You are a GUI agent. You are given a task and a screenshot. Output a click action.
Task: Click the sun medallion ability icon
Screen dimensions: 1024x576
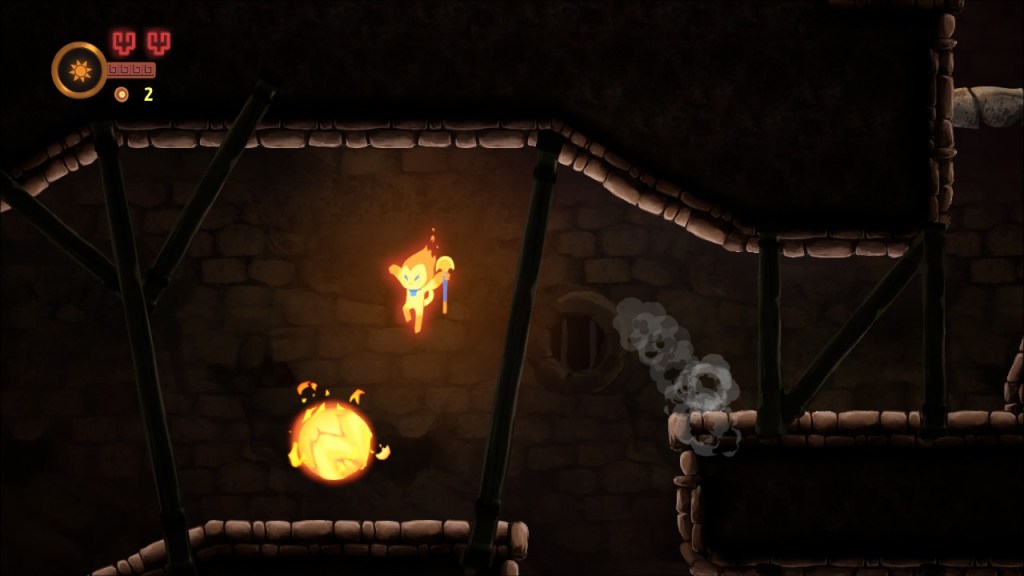click(x=79, y=69)
